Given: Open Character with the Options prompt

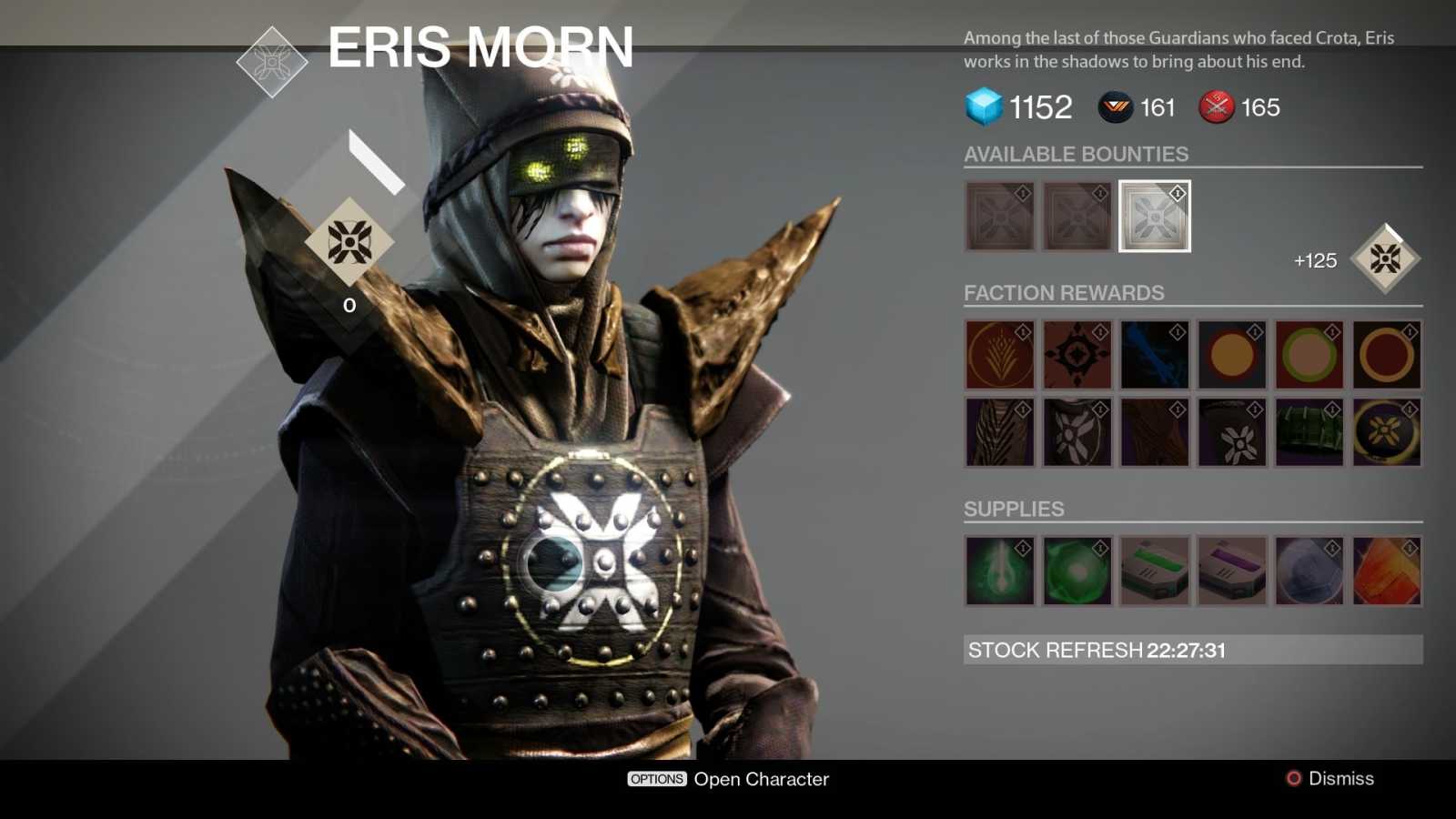Looking at the screenshot, I should pyautogui.click(x=728, y=779).
